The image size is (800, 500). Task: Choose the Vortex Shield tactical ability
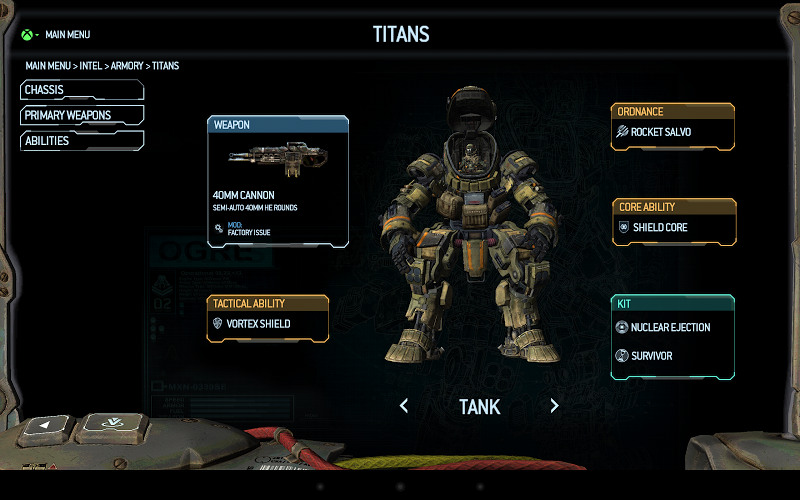pyautogui.click(x=267, y=324)
